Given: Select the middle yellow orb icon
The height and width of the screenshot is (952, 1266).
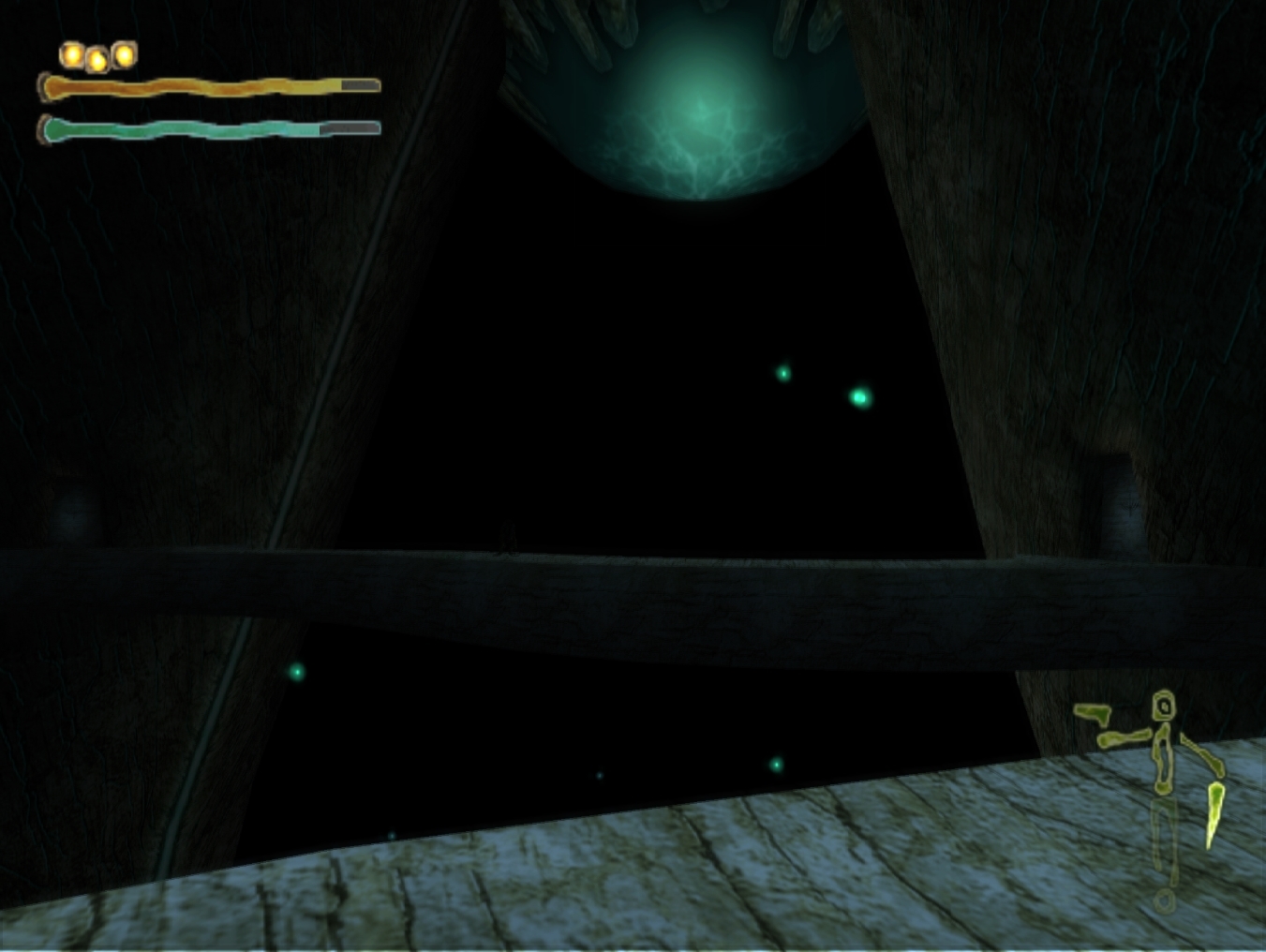Looking at the screenshot, I should tap(97, 59).
